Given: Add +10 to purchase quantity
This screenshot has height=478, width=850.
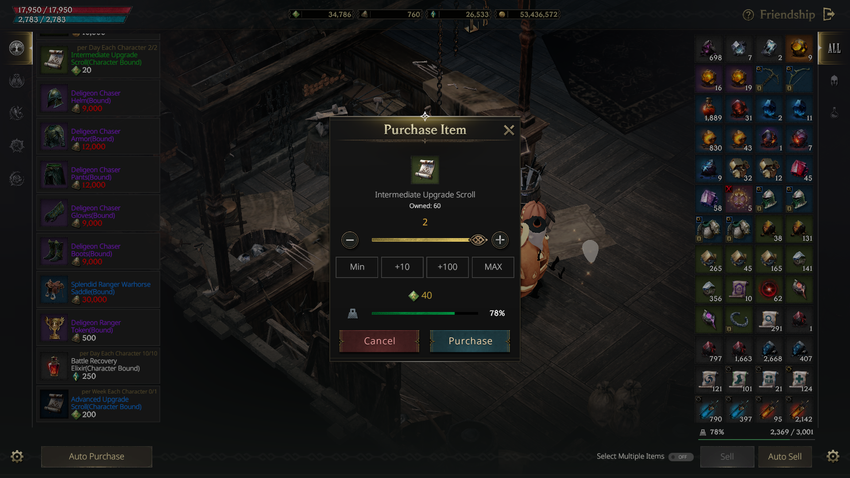Looking at the screenshot, I should tap(402, 267).
